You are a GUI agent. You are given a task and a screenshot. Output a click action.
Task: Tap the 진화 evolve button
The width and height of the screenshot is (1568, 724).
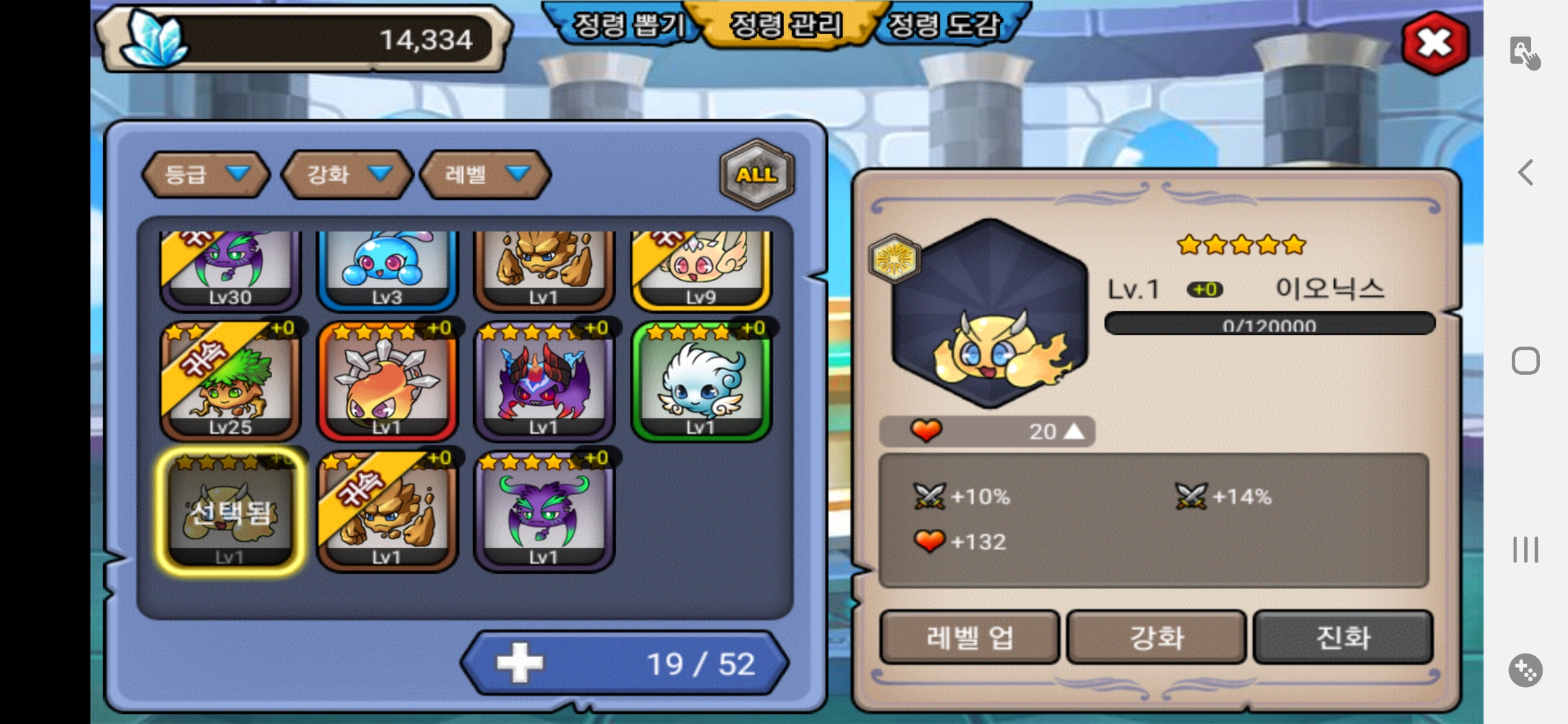pyautogui.click(x=1343, y=637)
